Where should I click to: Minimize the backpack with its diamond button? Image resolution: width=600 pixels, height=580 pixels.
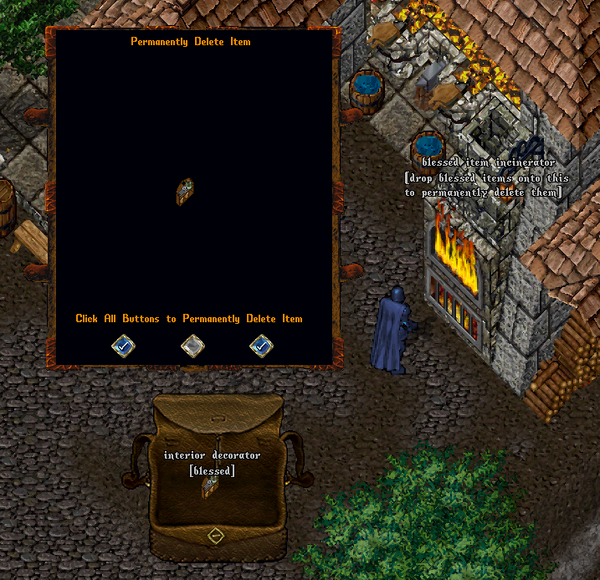215,536
